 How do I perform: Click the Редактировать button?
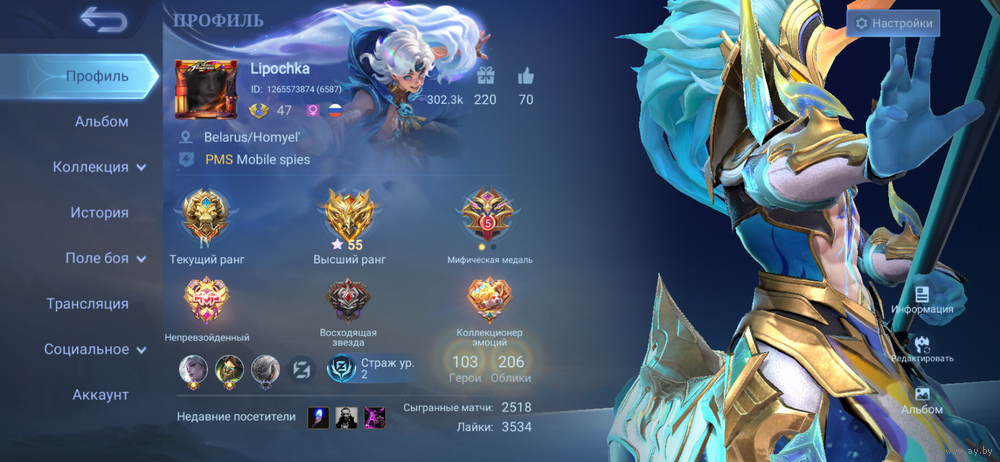point(922,348)
